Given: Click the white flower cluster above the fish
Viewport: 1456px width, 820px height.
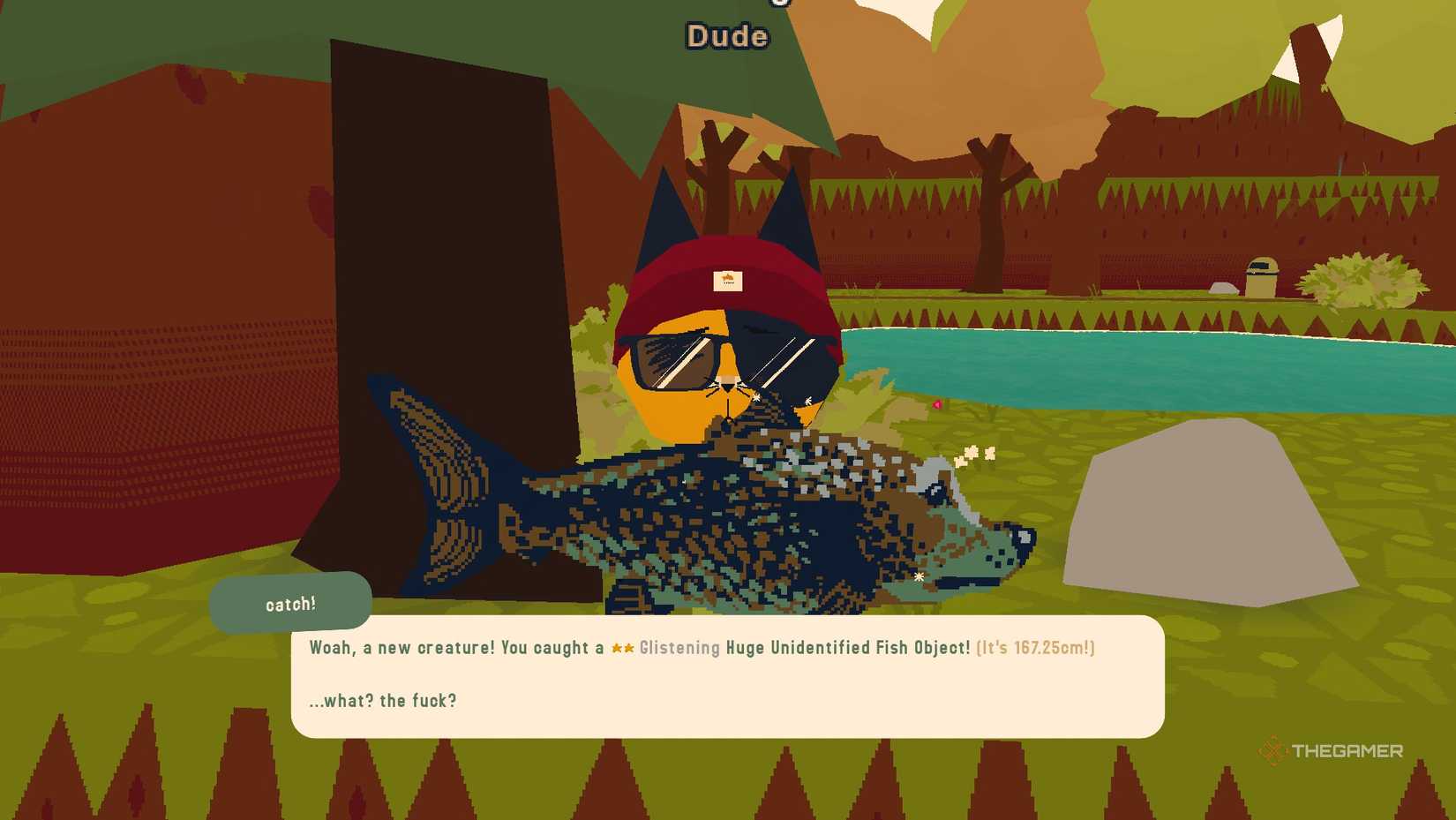Looking at the screenshot, I should pos(975,453).
